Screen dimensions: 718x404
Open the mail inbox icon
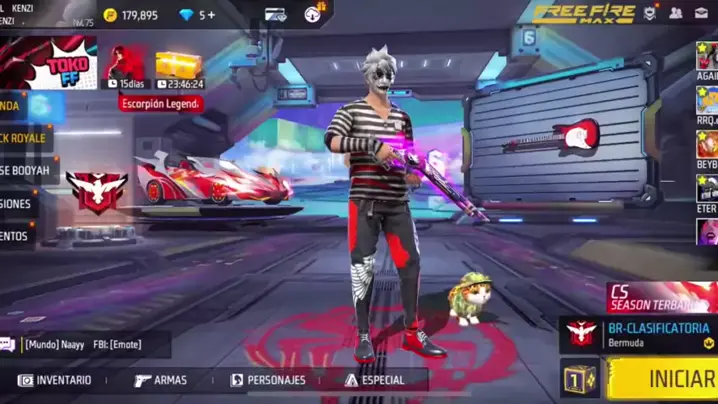703,13
